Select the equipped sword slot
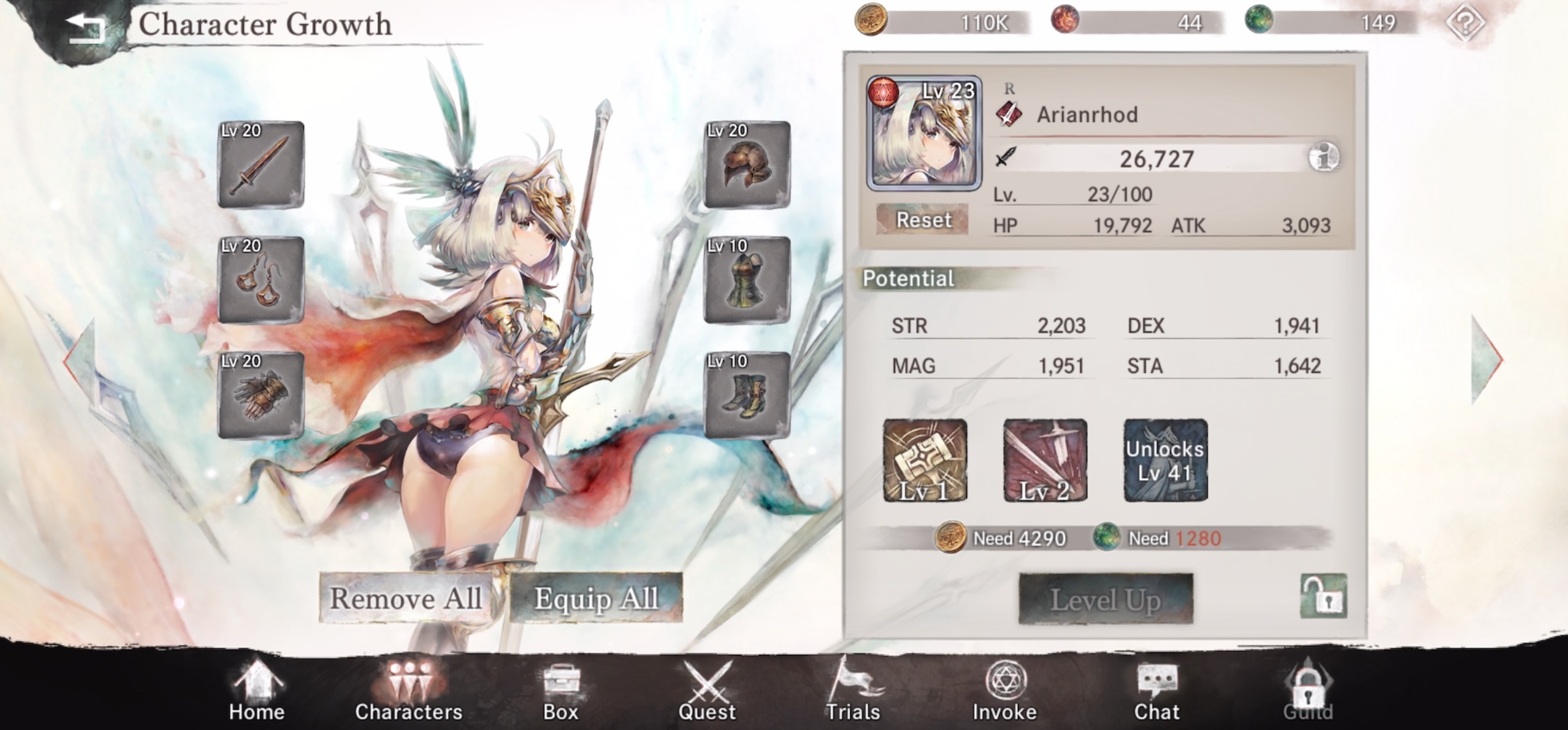1568x730 pixels. [x=261, y=165]
